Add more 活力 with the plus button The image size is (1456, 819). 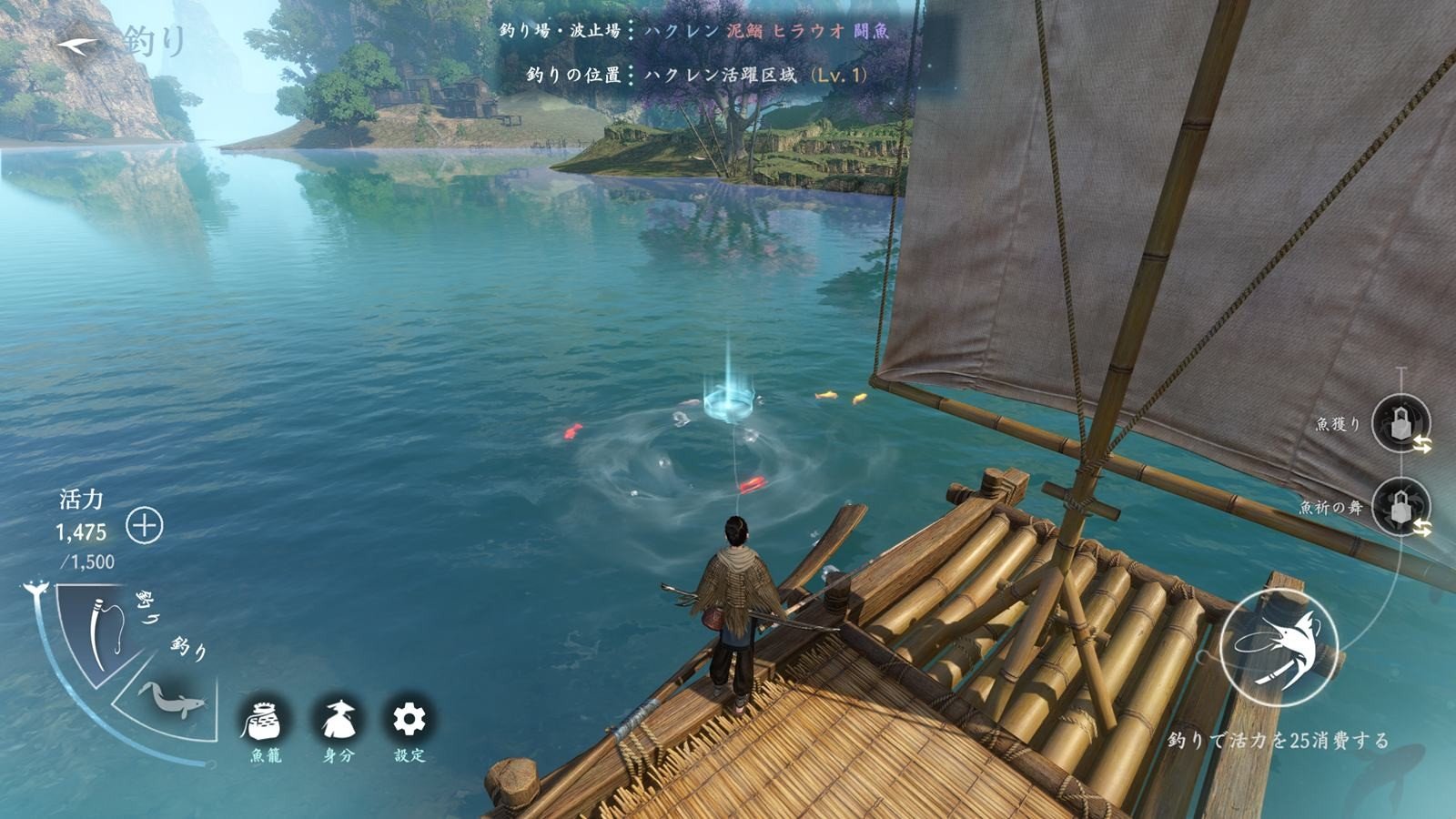[x=144, y=526]
